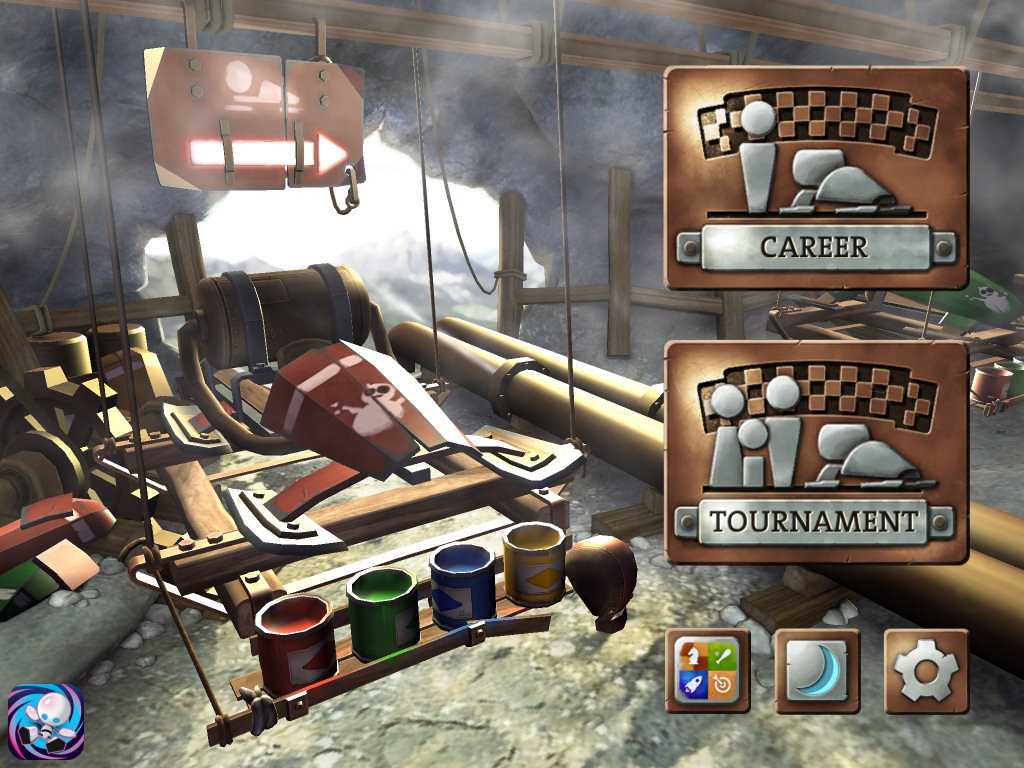The image size is (1024, 768).
Task: Click the developer robot logo icon
Action: pyautogui.click(x=45, y=723)
